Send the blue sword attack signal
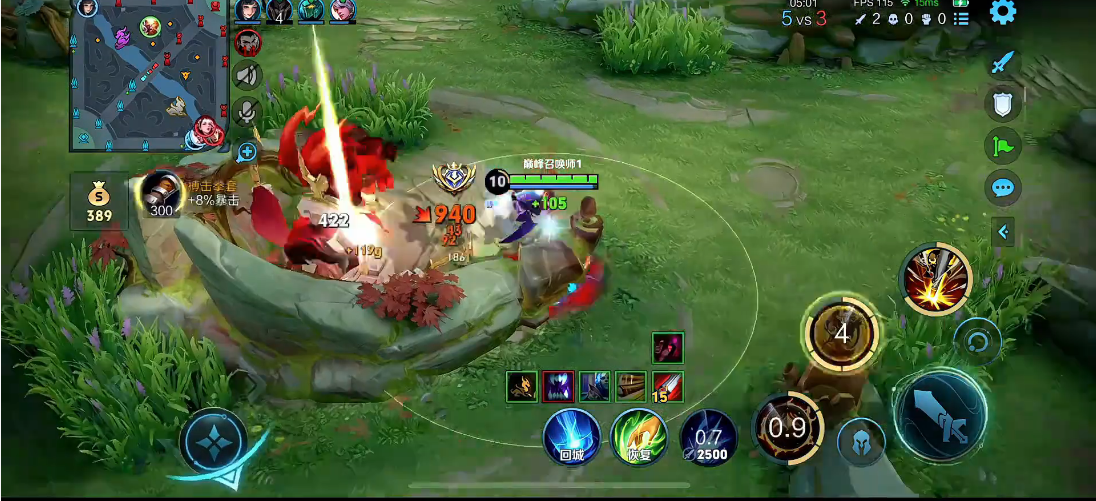Viewport: 1096px width, 501px height. (1003, 63)
